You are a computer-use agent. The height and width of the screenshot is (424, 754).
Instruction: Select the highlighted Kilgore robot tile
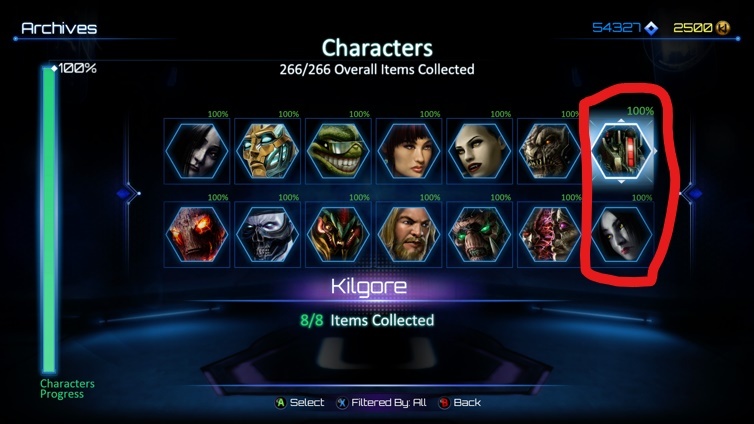coord(620,150)
